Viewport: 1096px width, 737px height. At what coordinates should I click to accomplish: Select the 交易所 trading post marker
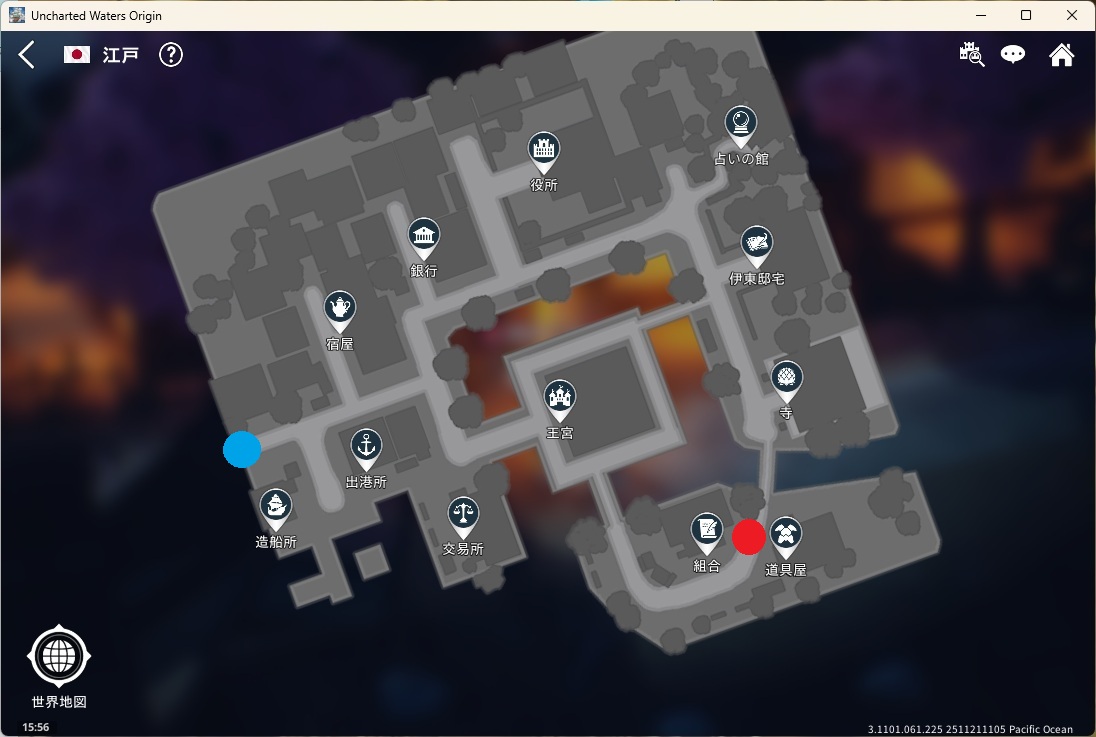[463, 516]
